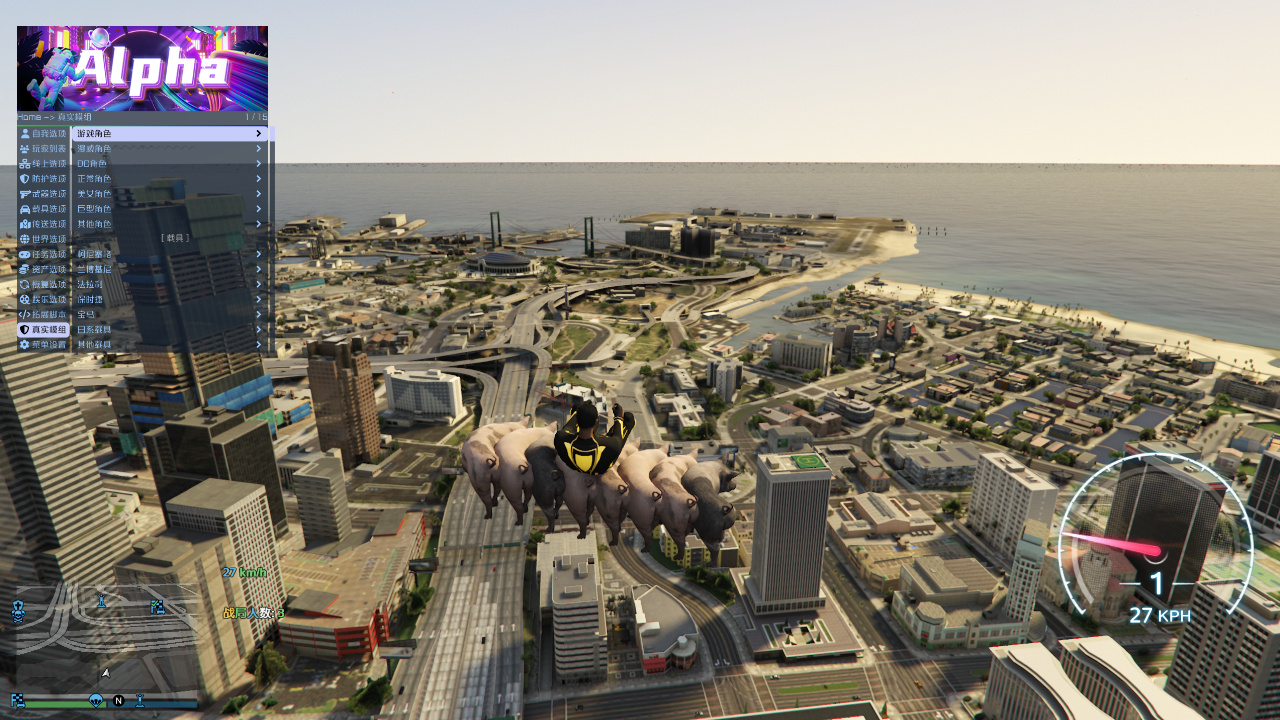1280x720 pixels.
Task: Select the 世界选项 globe icon
Action: (x=24, y=238)
